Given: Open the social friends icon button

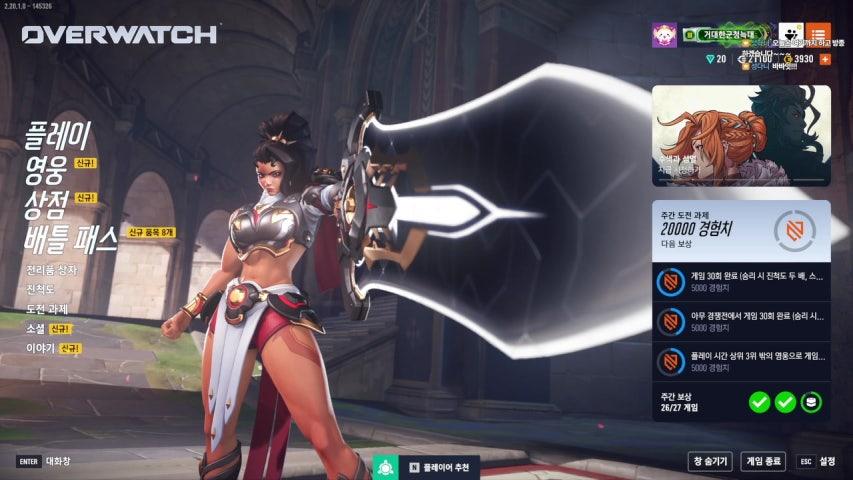Looking at the screenshot, I should [790, 34].
